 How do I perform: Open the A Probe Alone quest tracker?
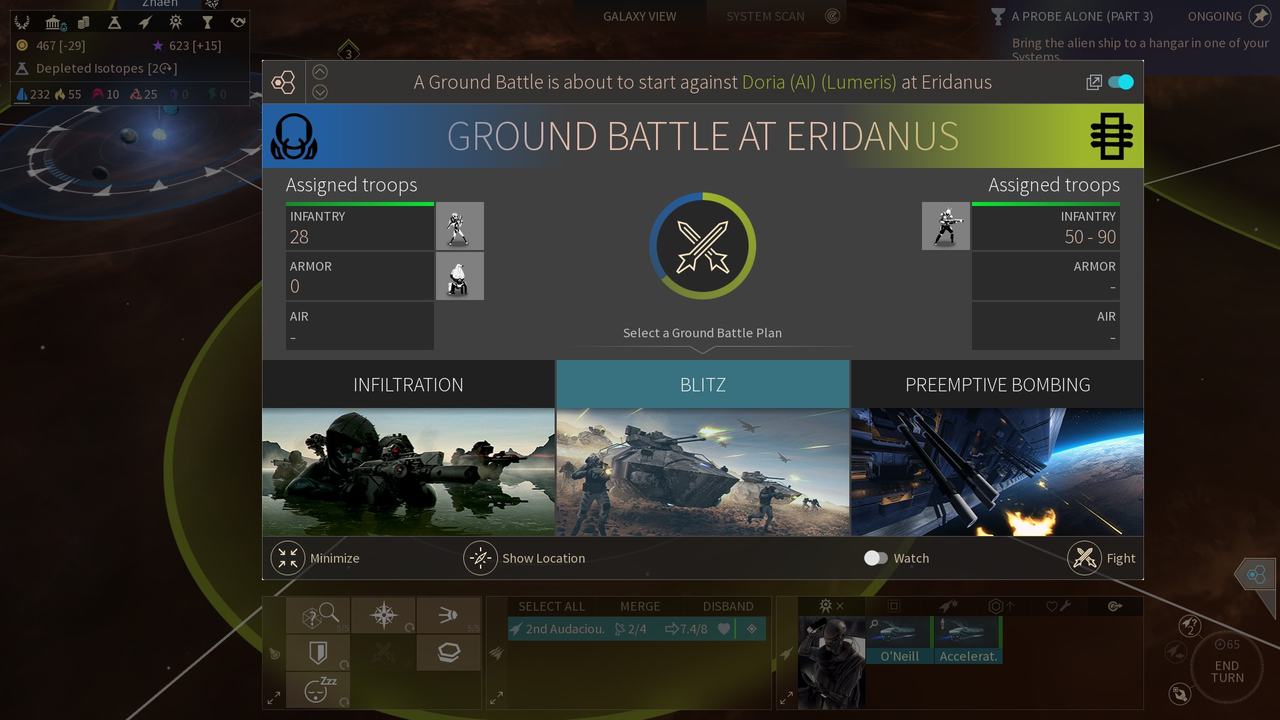pos(1082,16)
